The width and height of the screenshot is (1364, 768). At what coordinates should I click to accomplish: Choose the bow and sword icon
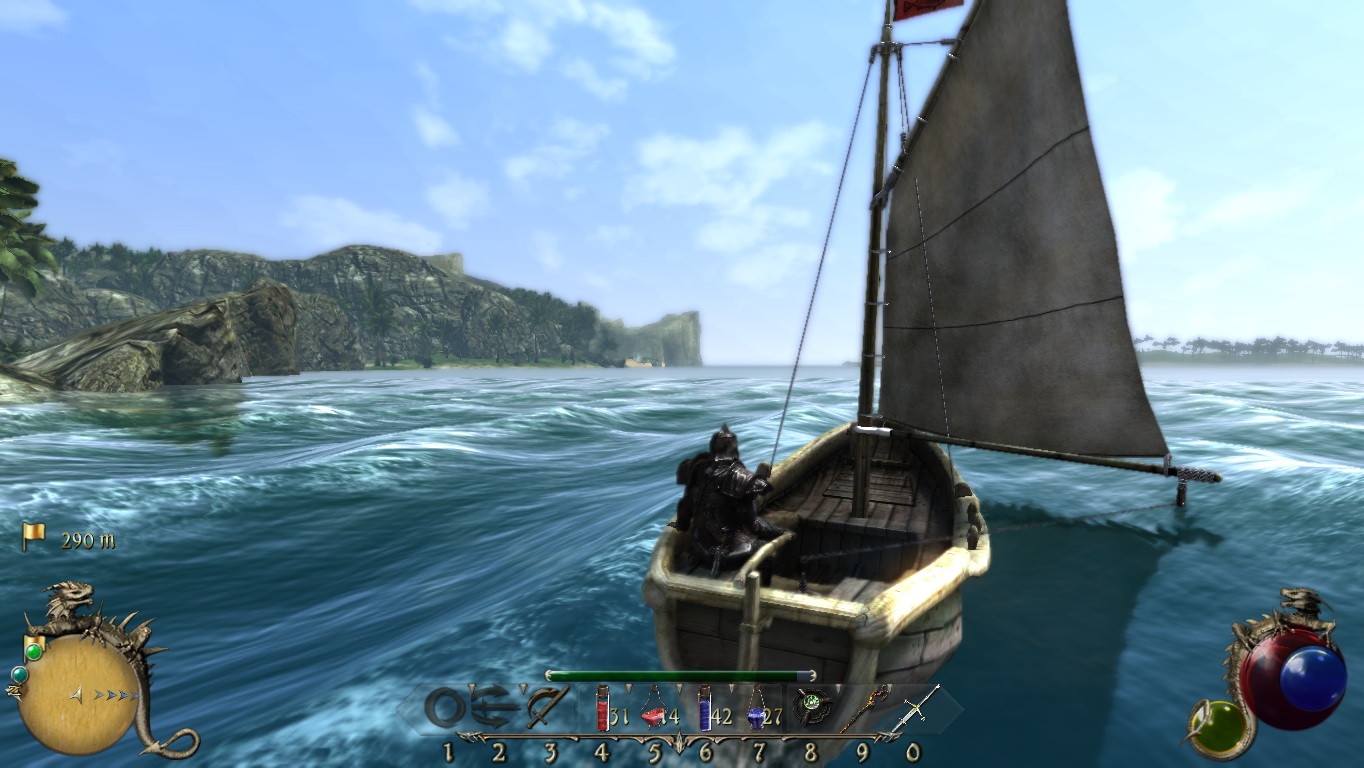548,707
